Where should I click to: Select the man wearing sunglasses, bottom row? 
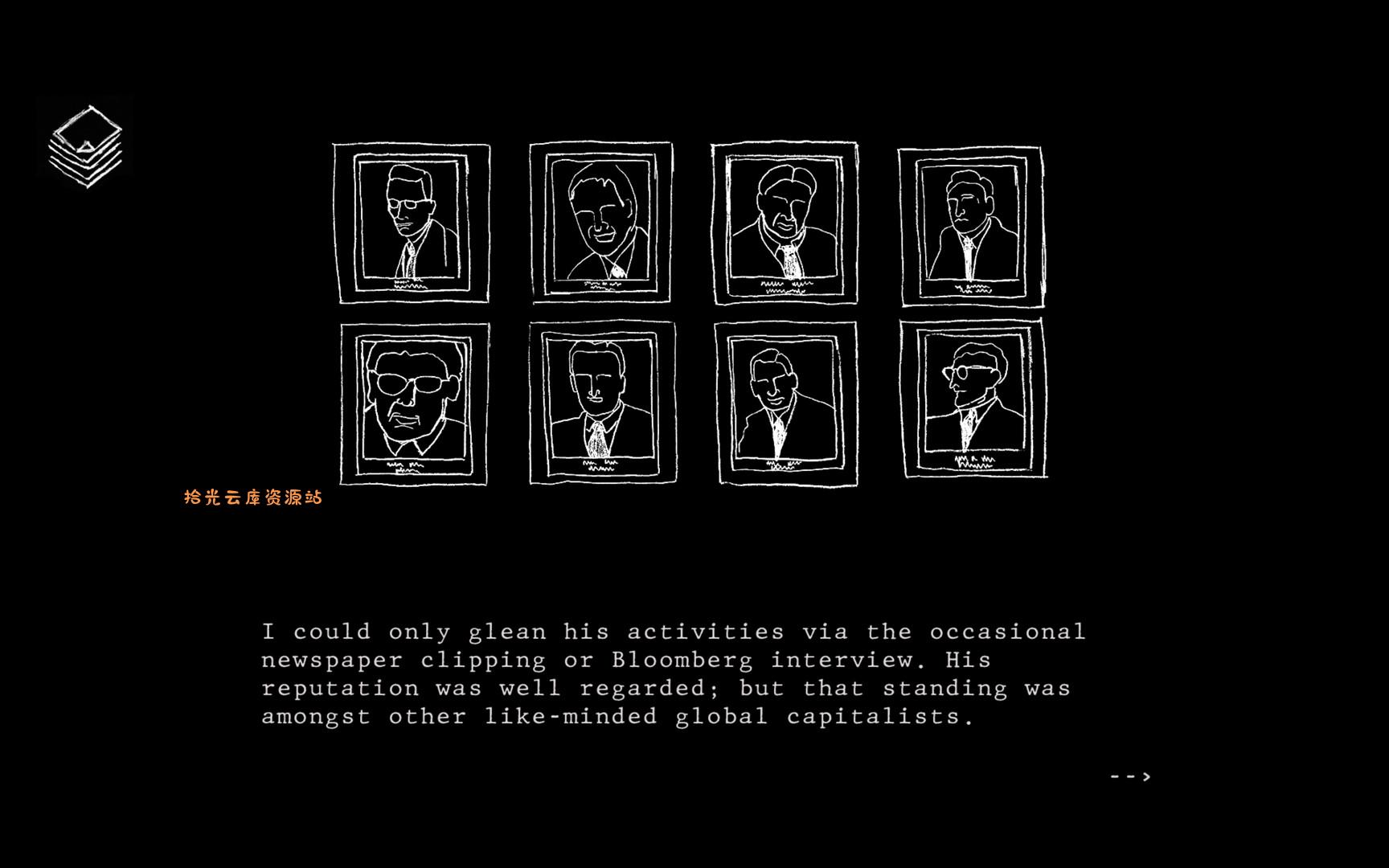412,402
